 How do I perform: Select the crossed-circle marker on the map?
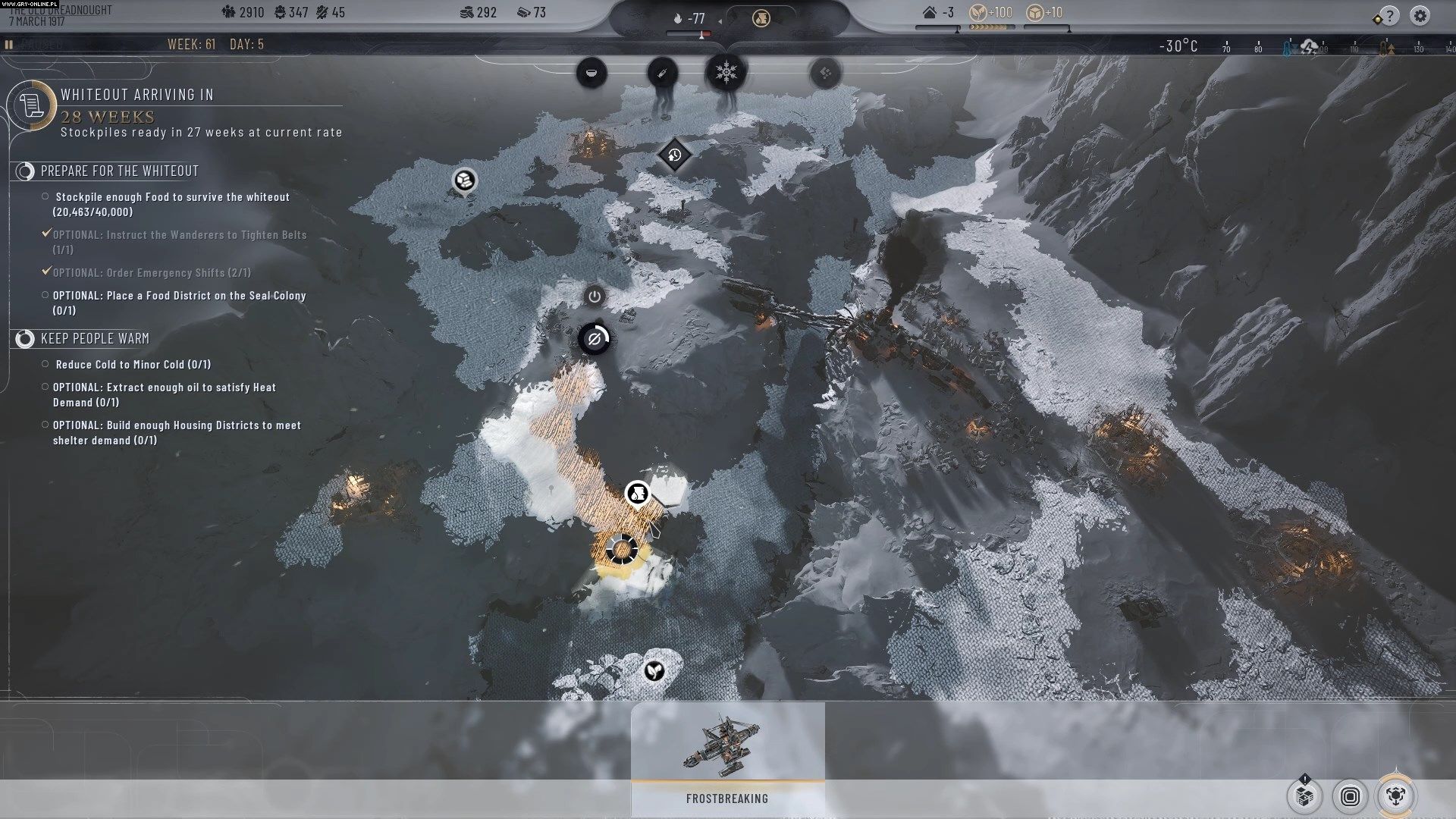(x=595, y=339)
